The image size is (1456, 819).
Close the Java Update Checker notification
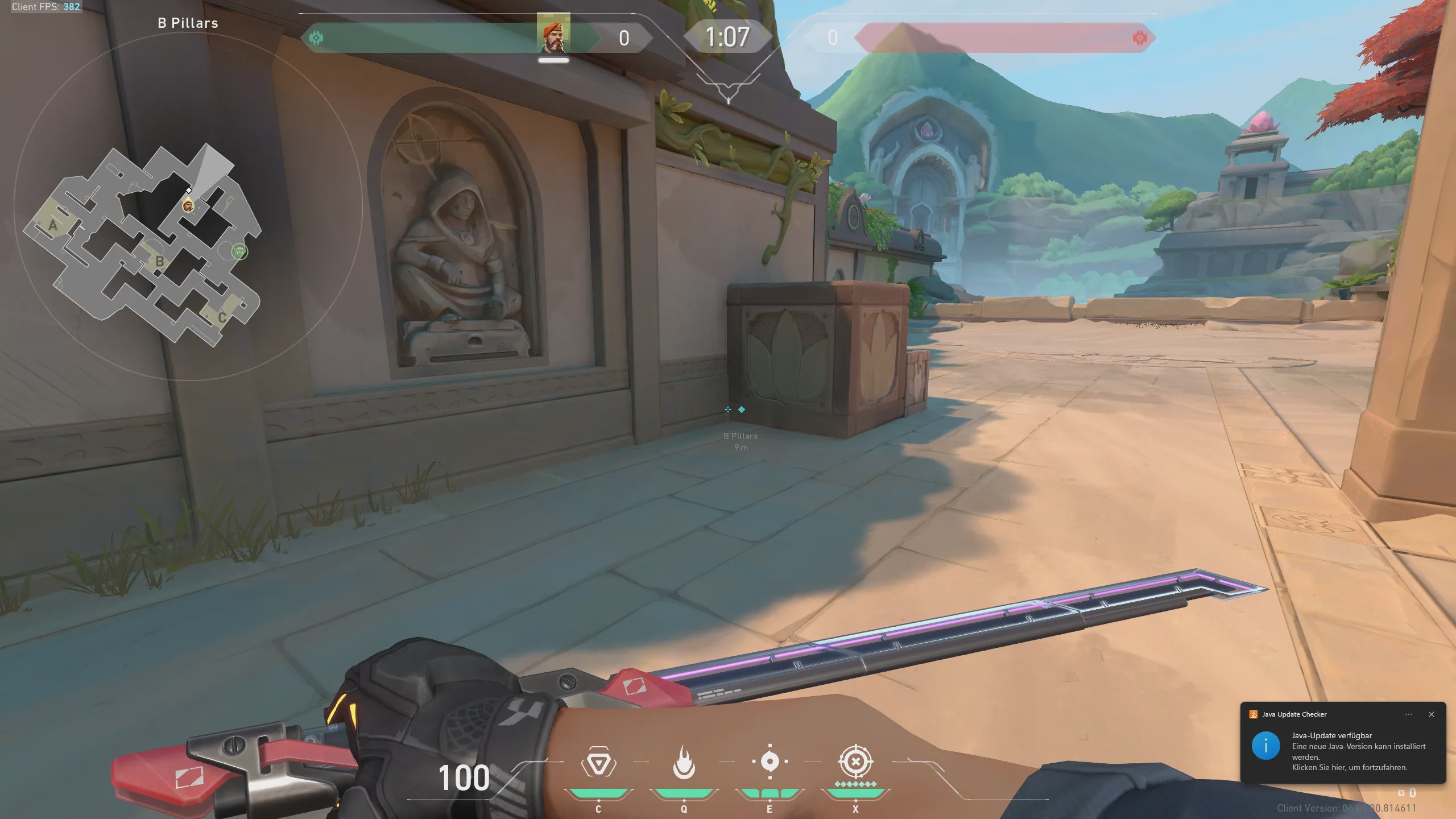click(x=1432, y=714)
